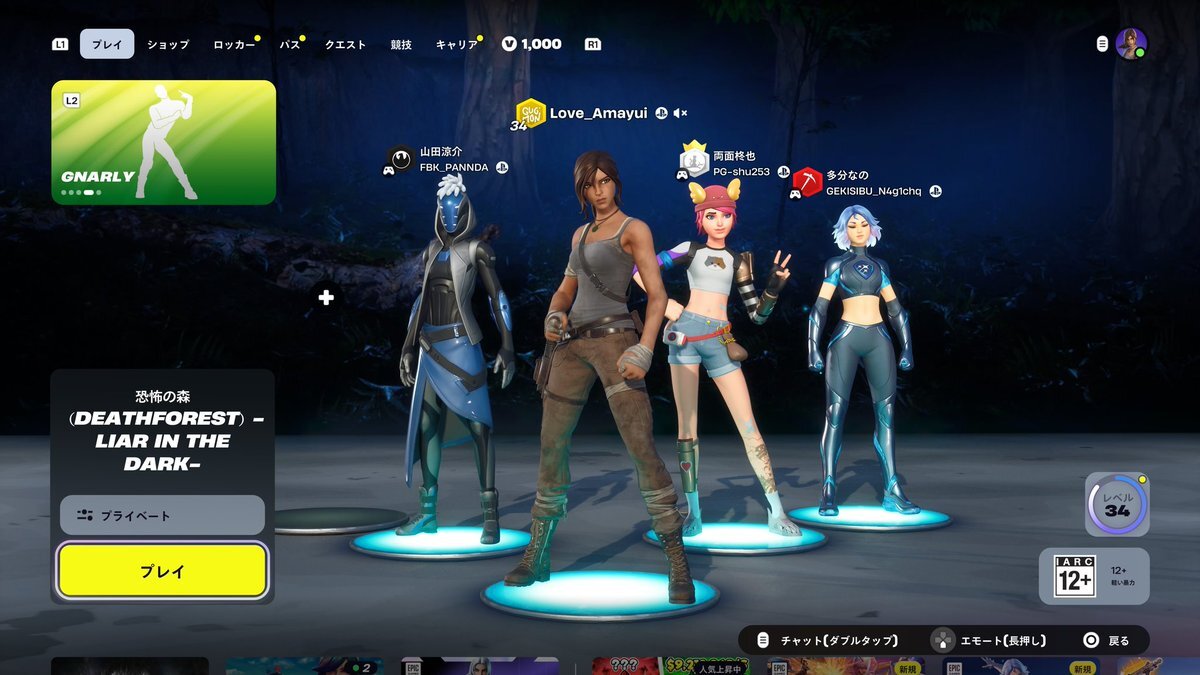Open the キャリア tab
This screenshot has height=675, width=1200.
pos(456,44)
